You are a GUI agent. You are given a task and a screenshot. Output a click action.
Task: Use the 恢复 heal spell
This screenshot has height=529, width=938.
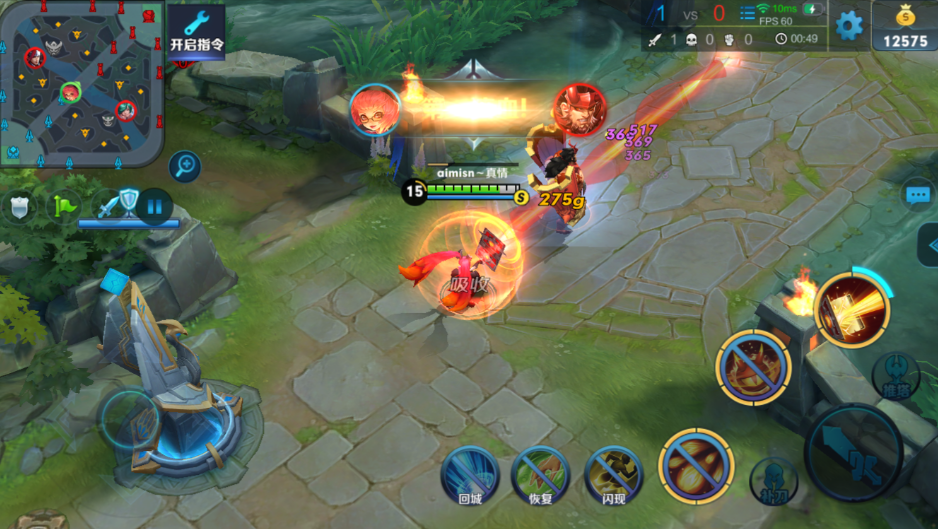click(x=541, y=473)
